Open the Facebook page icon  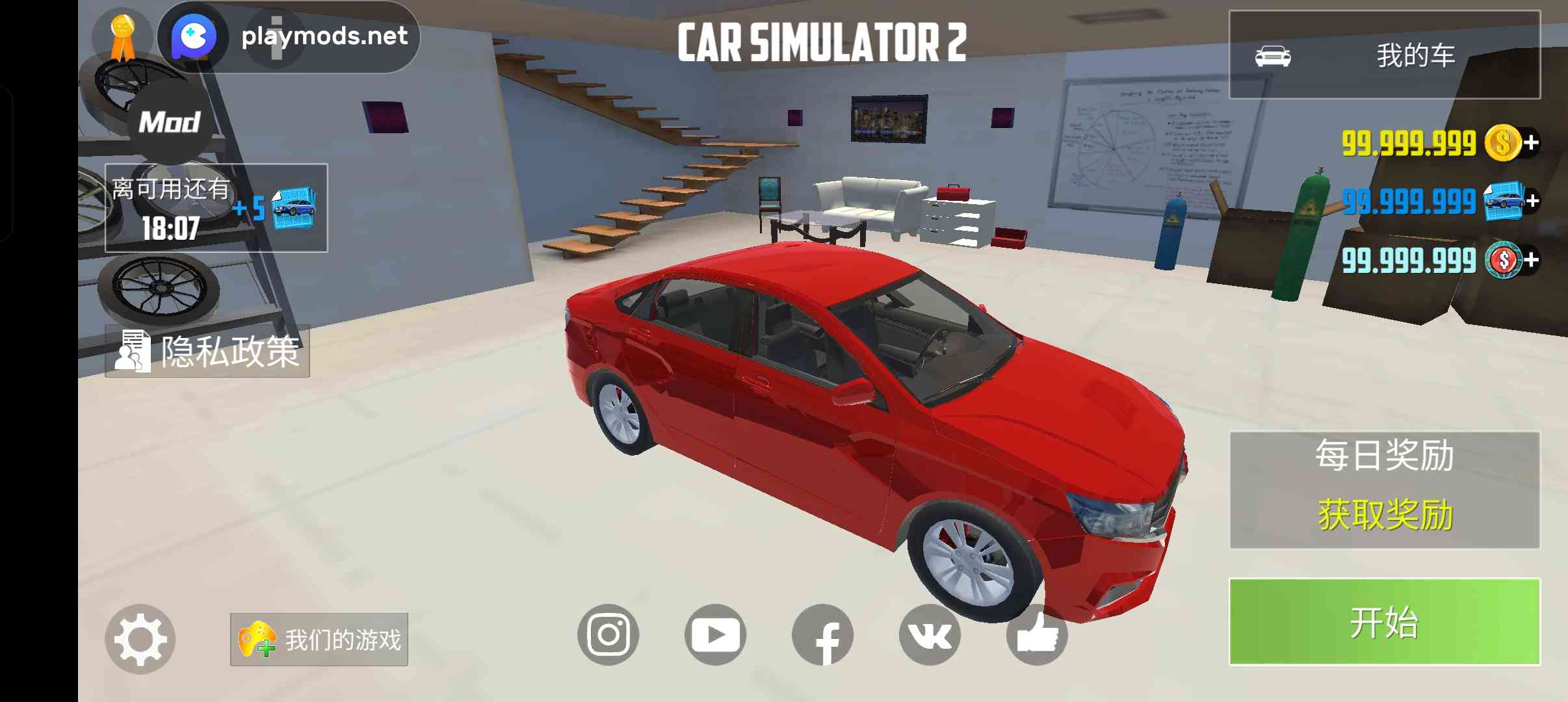click(x=822, y=636)
